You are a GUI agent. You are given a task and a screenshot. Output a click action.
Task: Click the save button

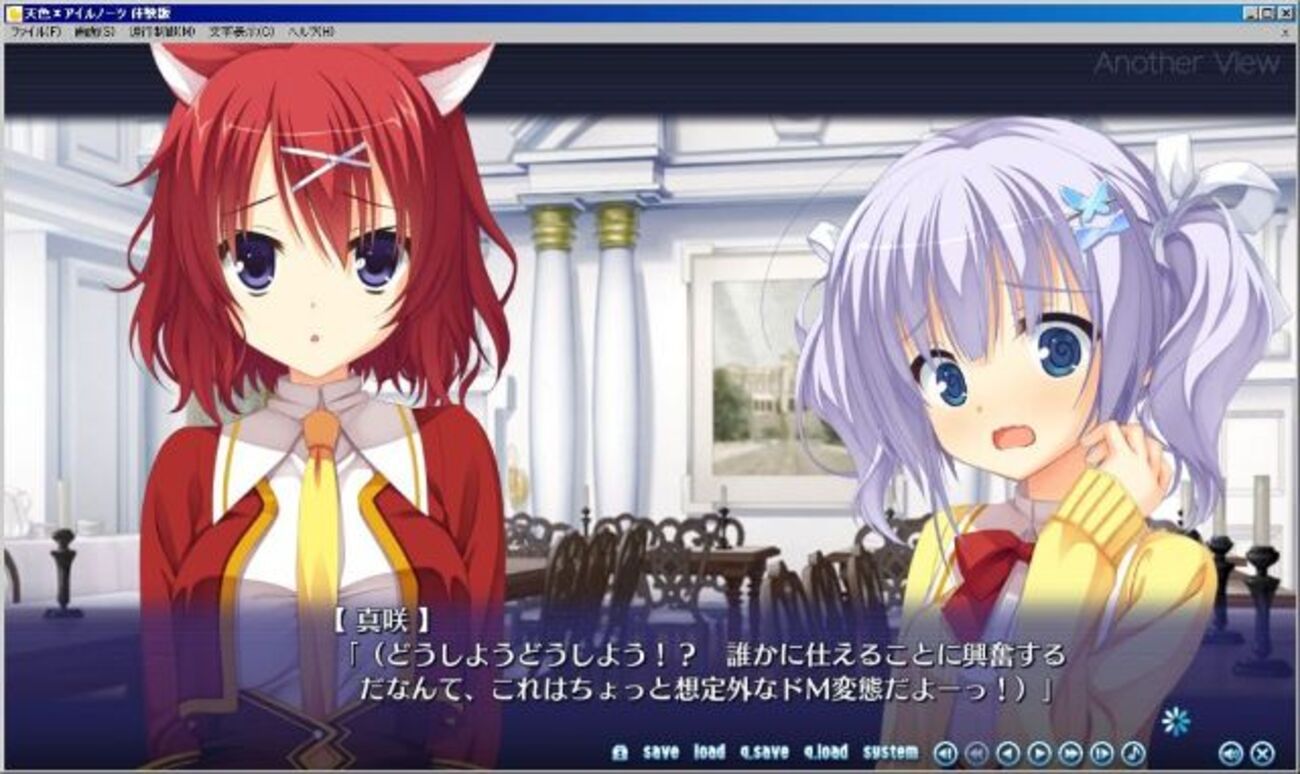660,752
